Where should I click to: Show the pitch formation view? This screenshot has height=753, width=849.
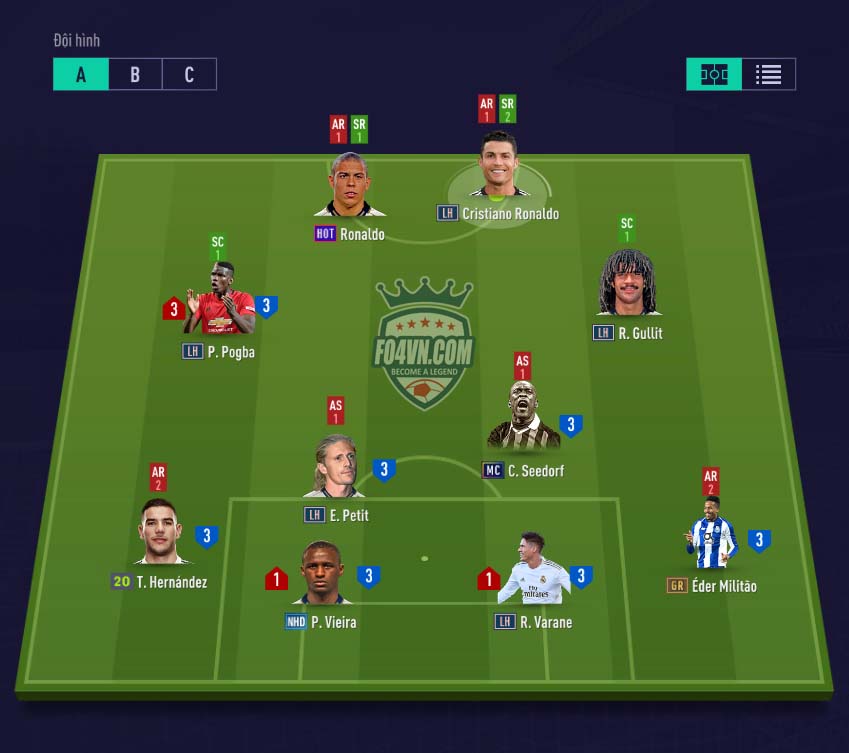tap(714, 75)
